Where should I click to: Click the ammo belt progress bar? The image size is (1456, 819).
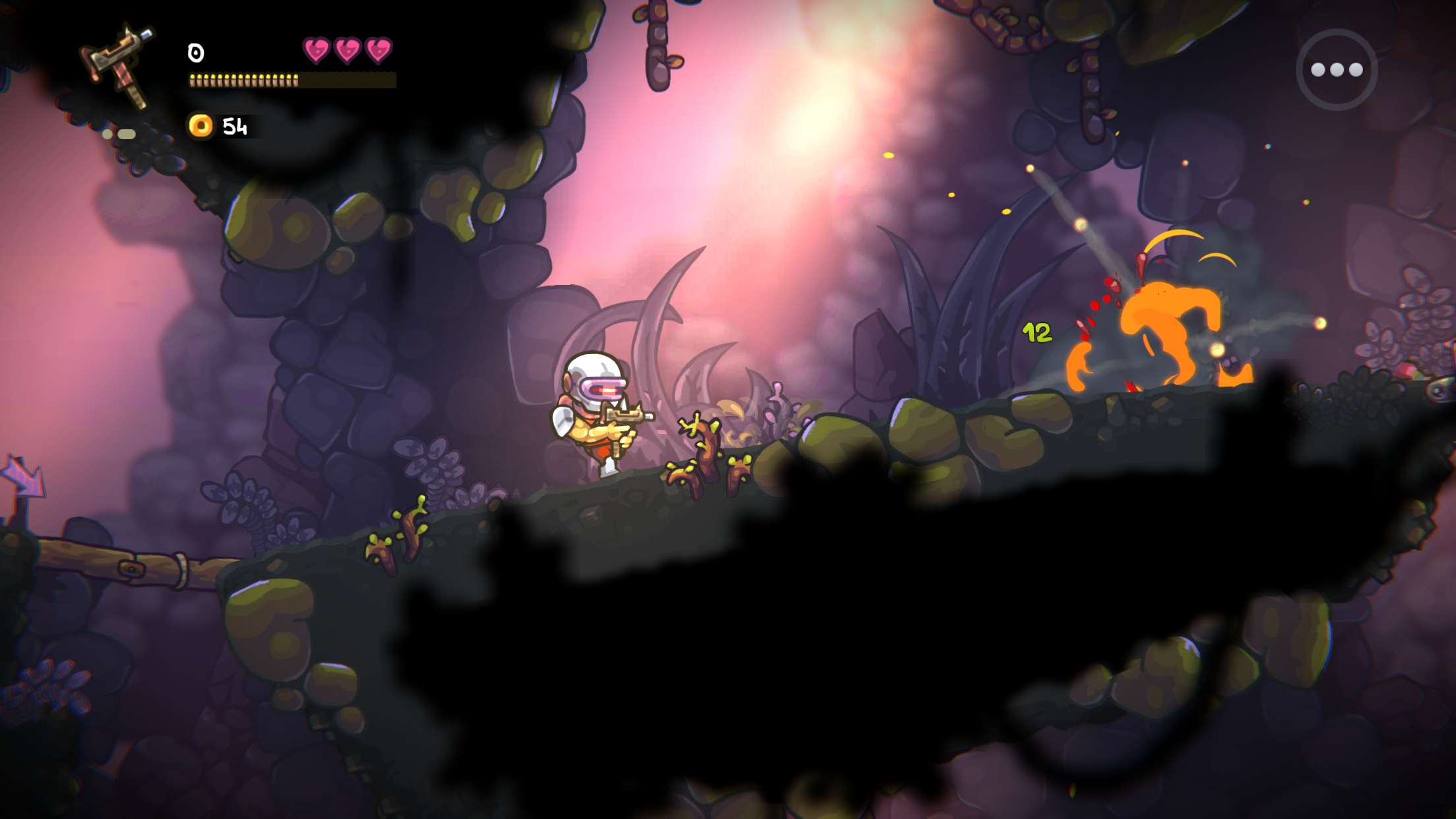[290, 81]
